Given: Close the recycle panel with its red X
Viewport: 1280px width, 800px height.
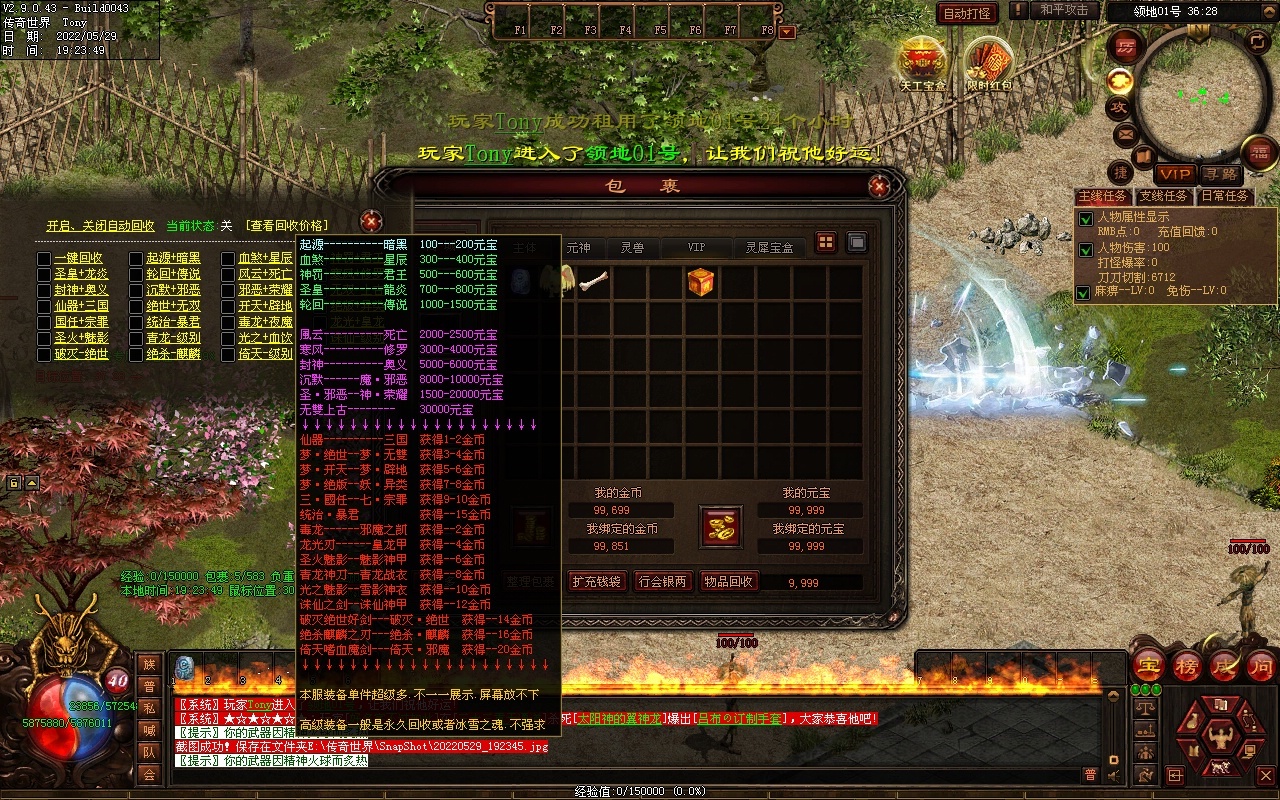Looking at the screenshot, I should 371,221.
